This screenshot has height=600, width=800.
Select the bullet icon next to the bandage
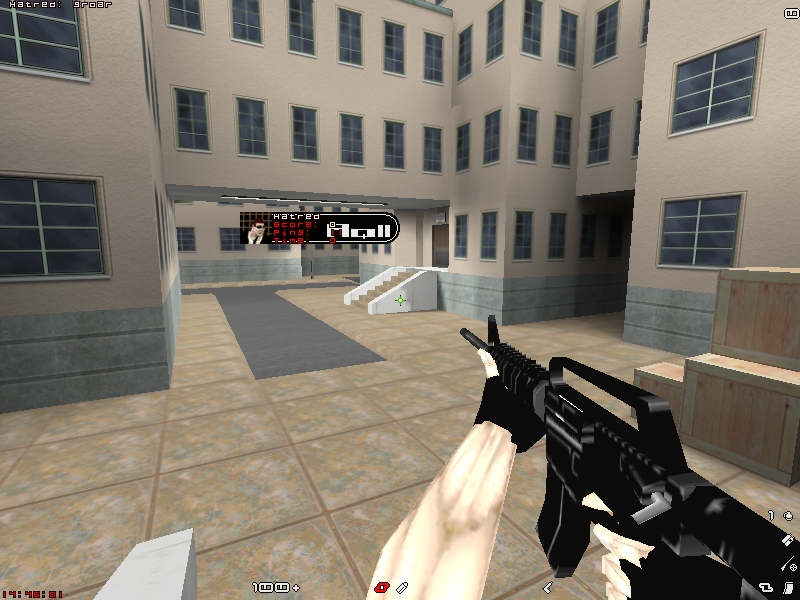pyautogui.click(x=402, y=586)
